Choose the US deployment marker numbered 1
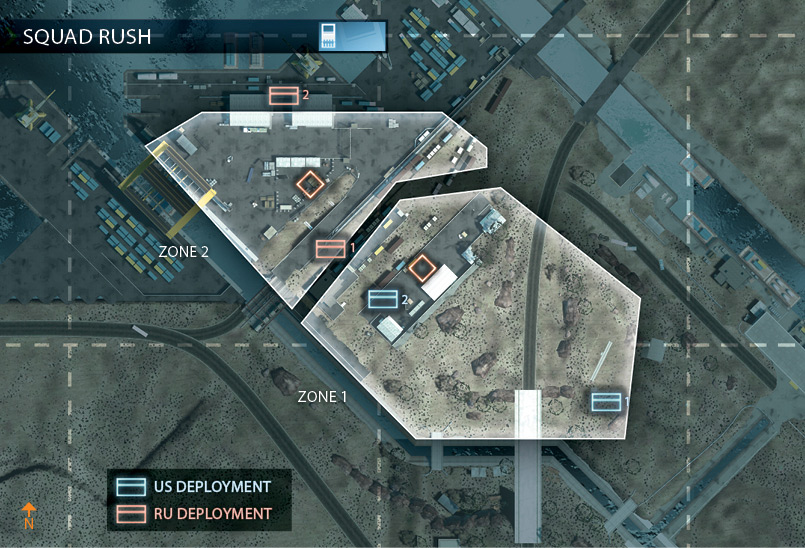This screenshot has height=548, width=805. 605,401
